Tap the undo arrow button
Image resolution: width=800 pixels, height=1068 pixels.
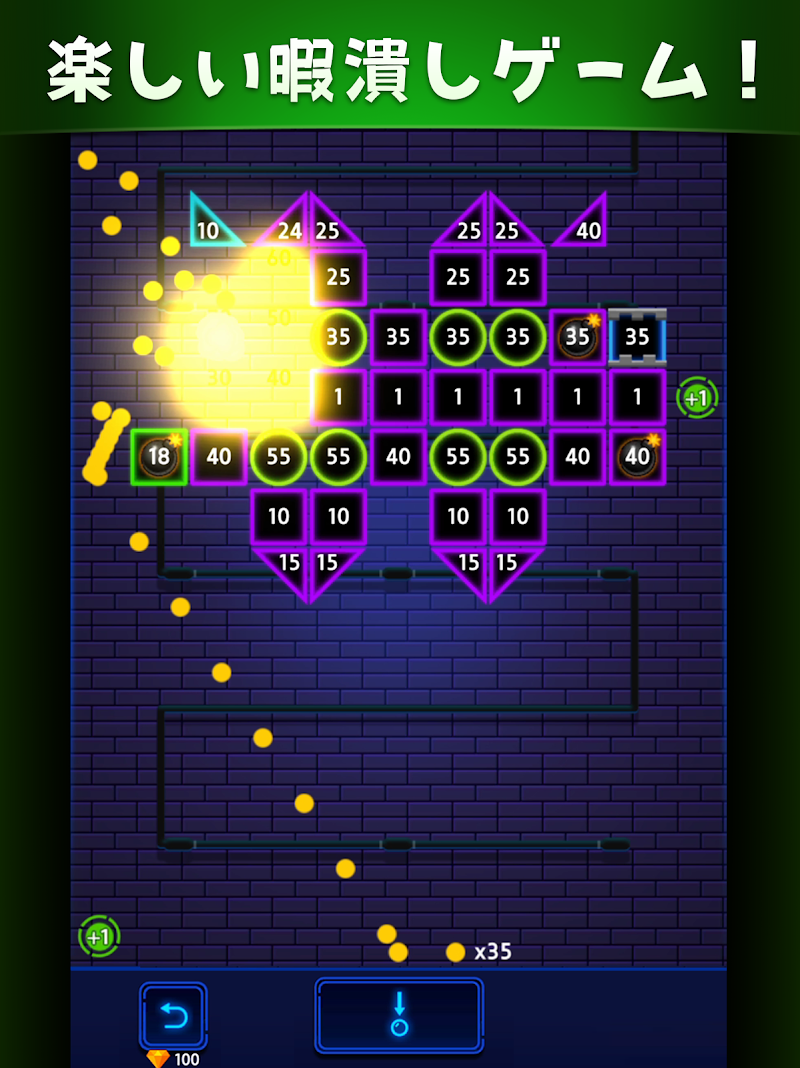click(x=173, y=1016)
